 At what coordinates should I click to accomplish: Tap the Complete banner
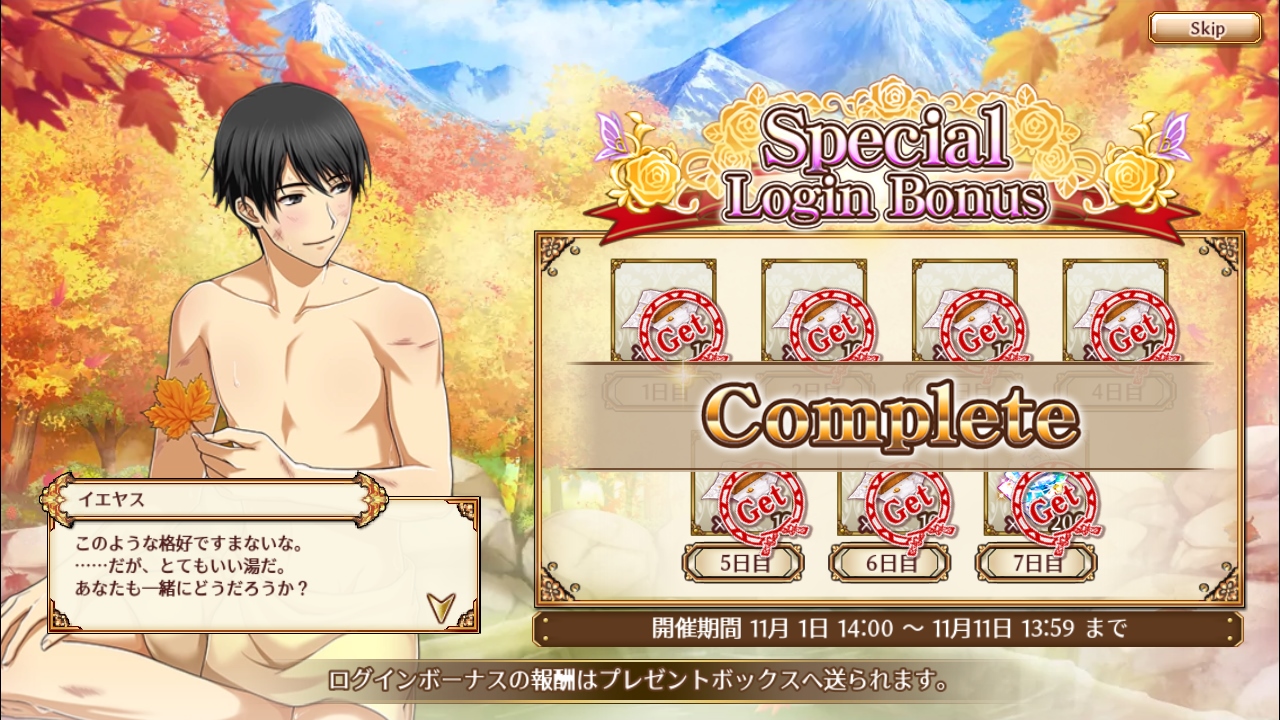pos(890,415)
